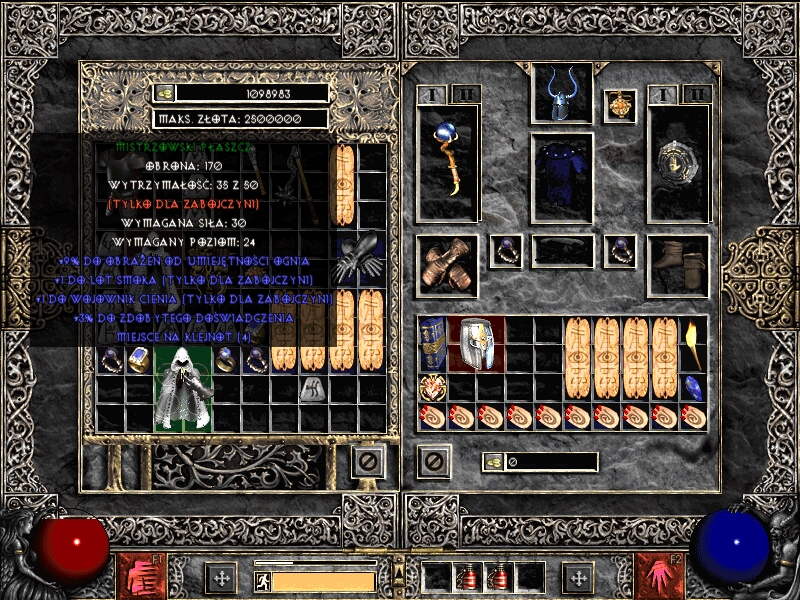The image size is (800, 600).
Task: Click the inventory gold coin button
Action: [492, 462]
